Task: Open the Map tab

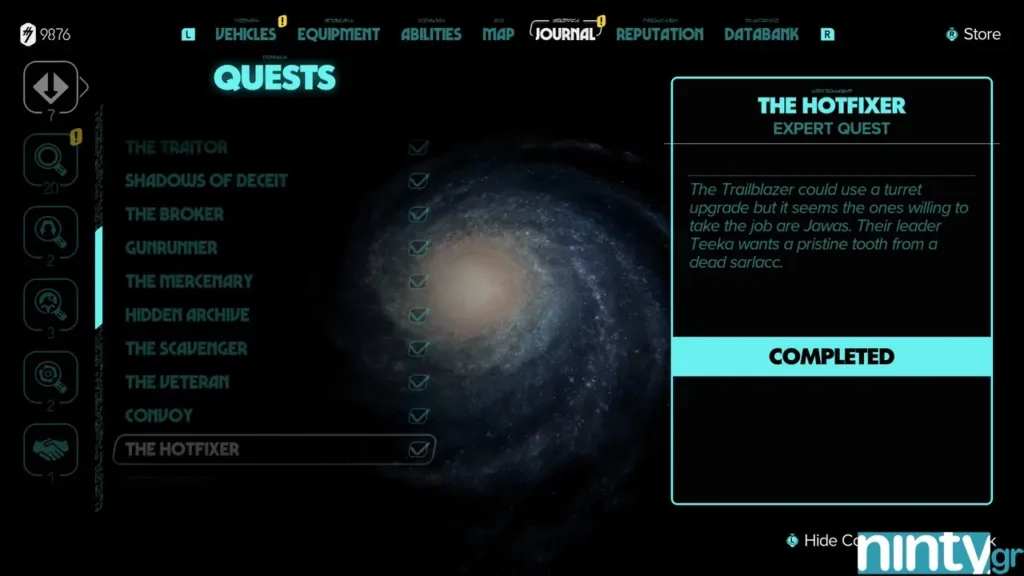Action: click(498, 34)
